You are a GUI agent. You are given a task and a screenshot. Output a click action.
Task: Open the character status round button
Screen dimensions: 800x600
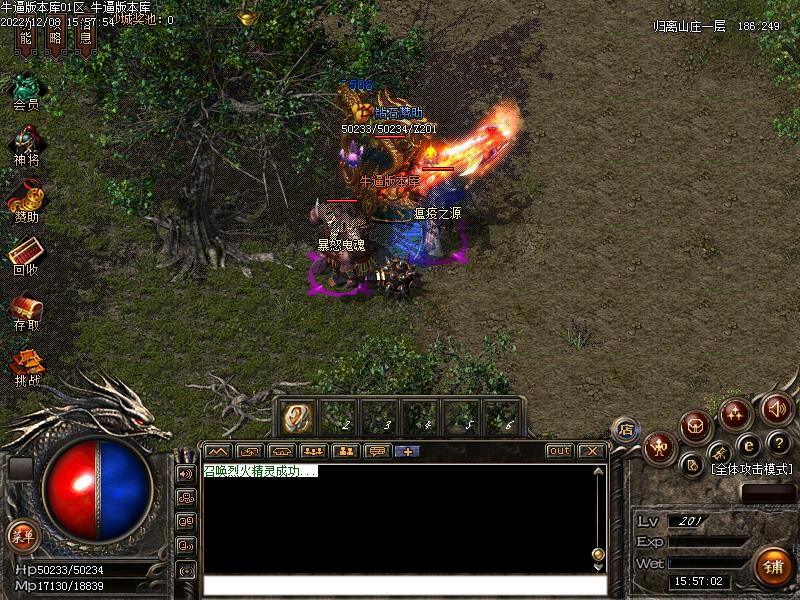(659, 447)
